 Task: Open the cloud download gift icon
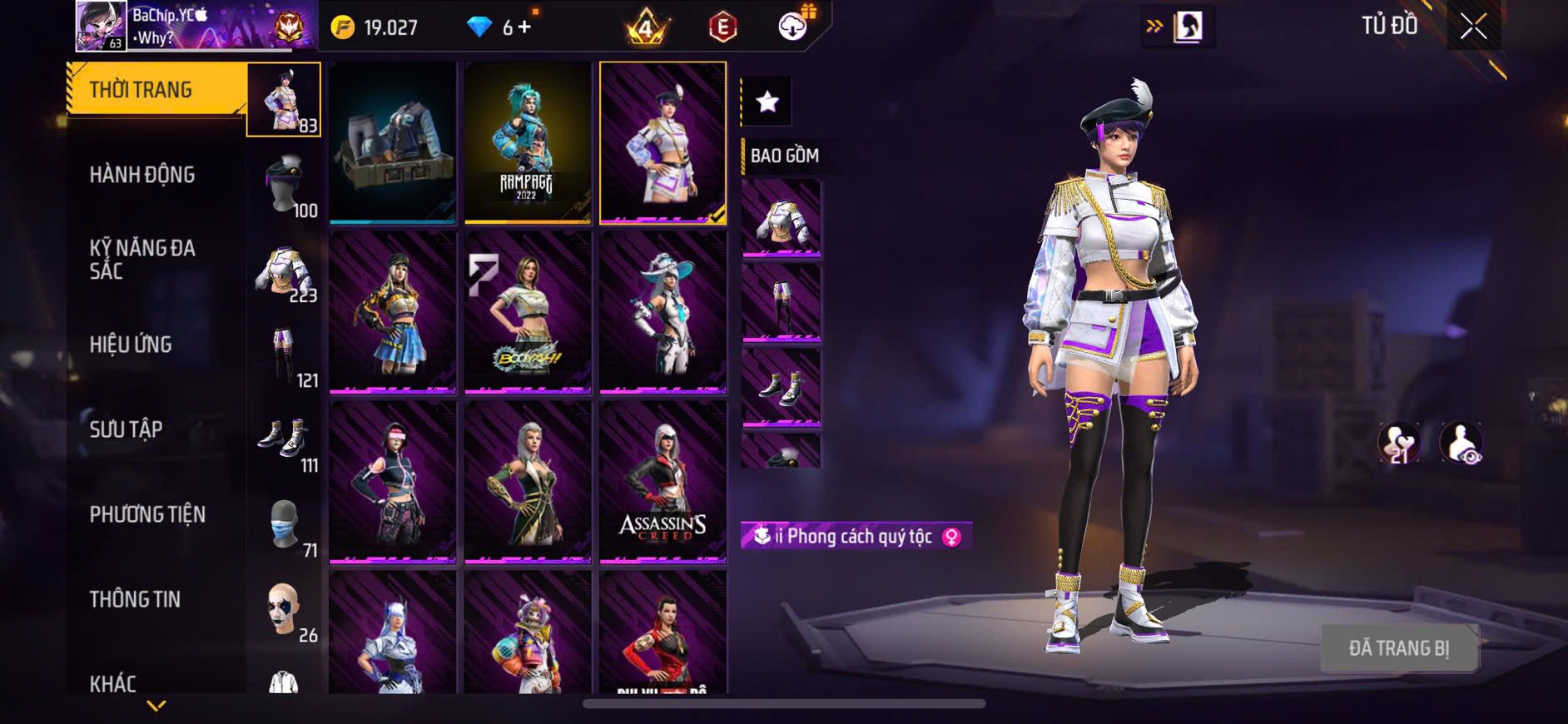click(x=793, y=27)
